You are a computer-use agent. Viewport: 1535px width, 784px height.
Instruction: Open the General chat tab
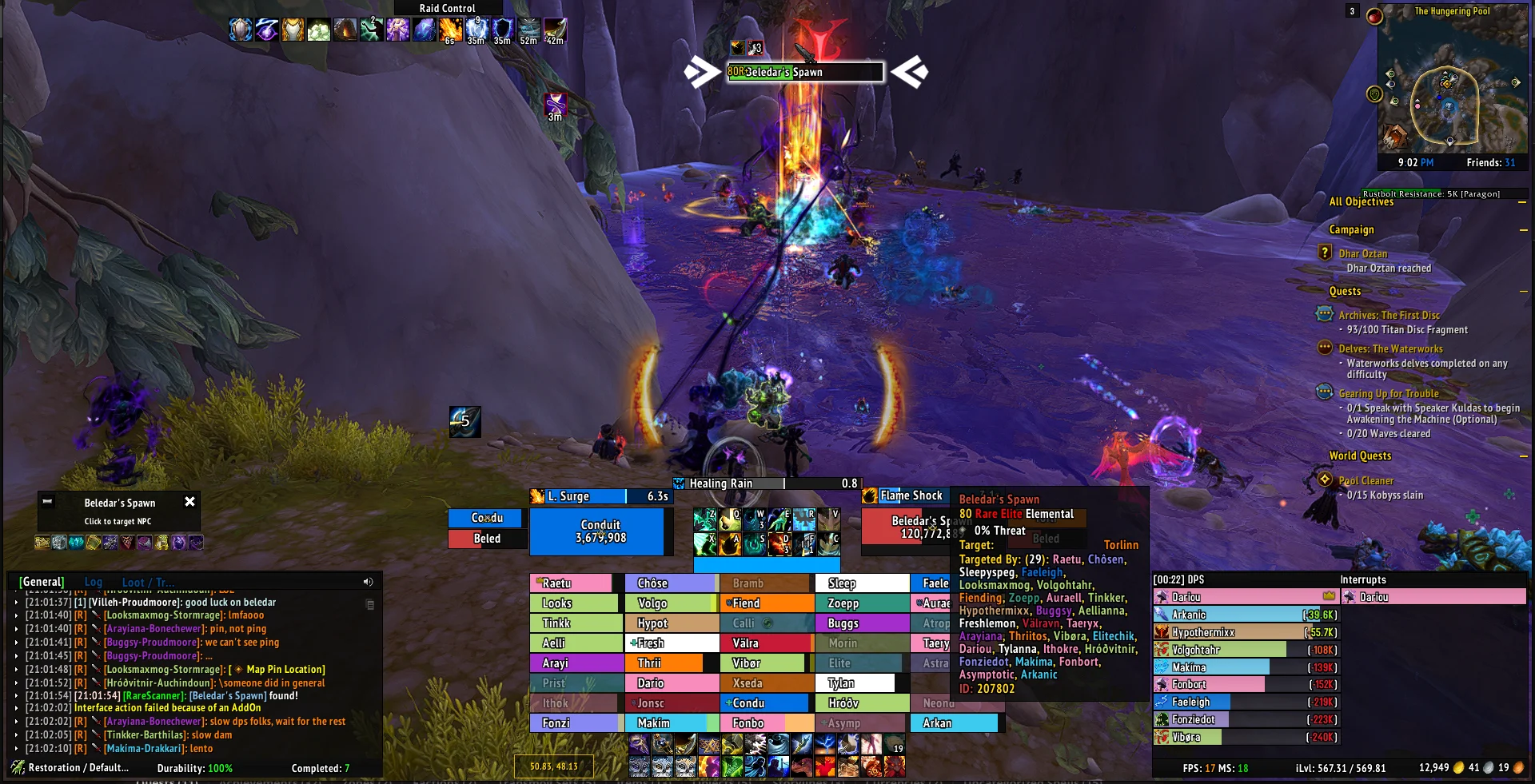coord(42,583)
